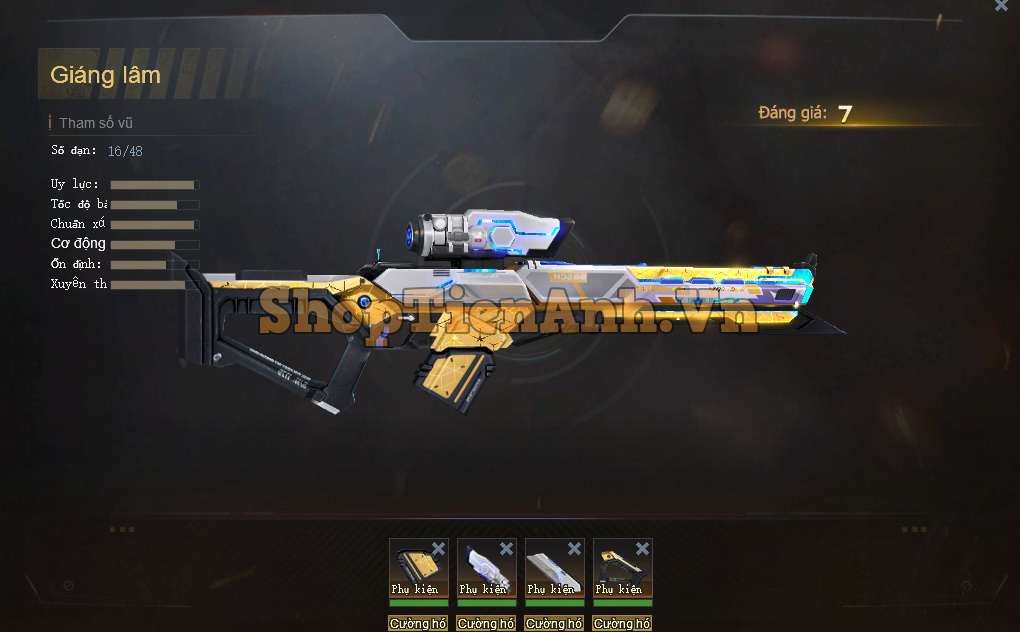Upgrade the silver barrel via Cường hóa
The image size is (1020, 632).
point(554,623)
